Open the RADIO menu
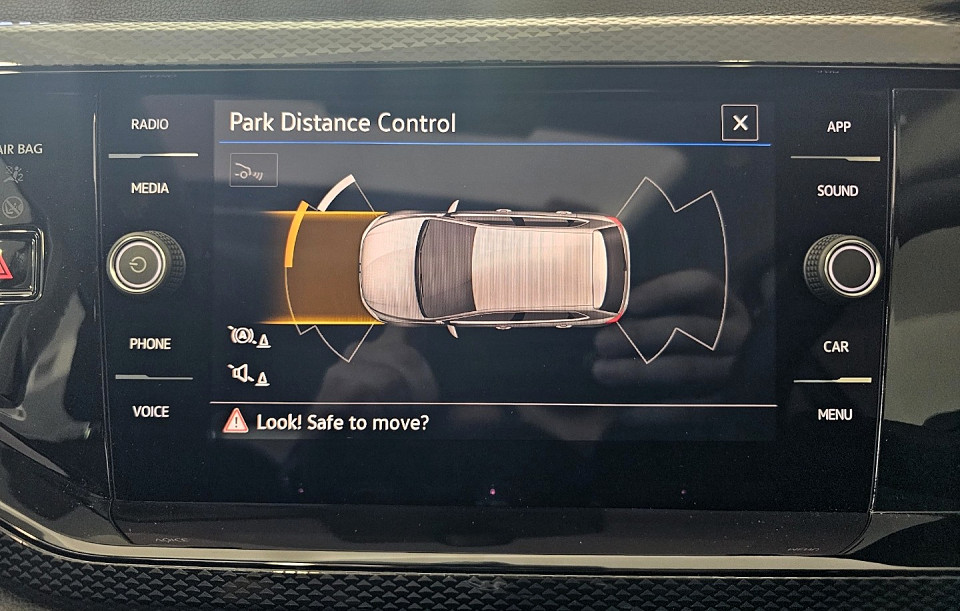Viewport: 960px width, 611px height. pos(150,125)
